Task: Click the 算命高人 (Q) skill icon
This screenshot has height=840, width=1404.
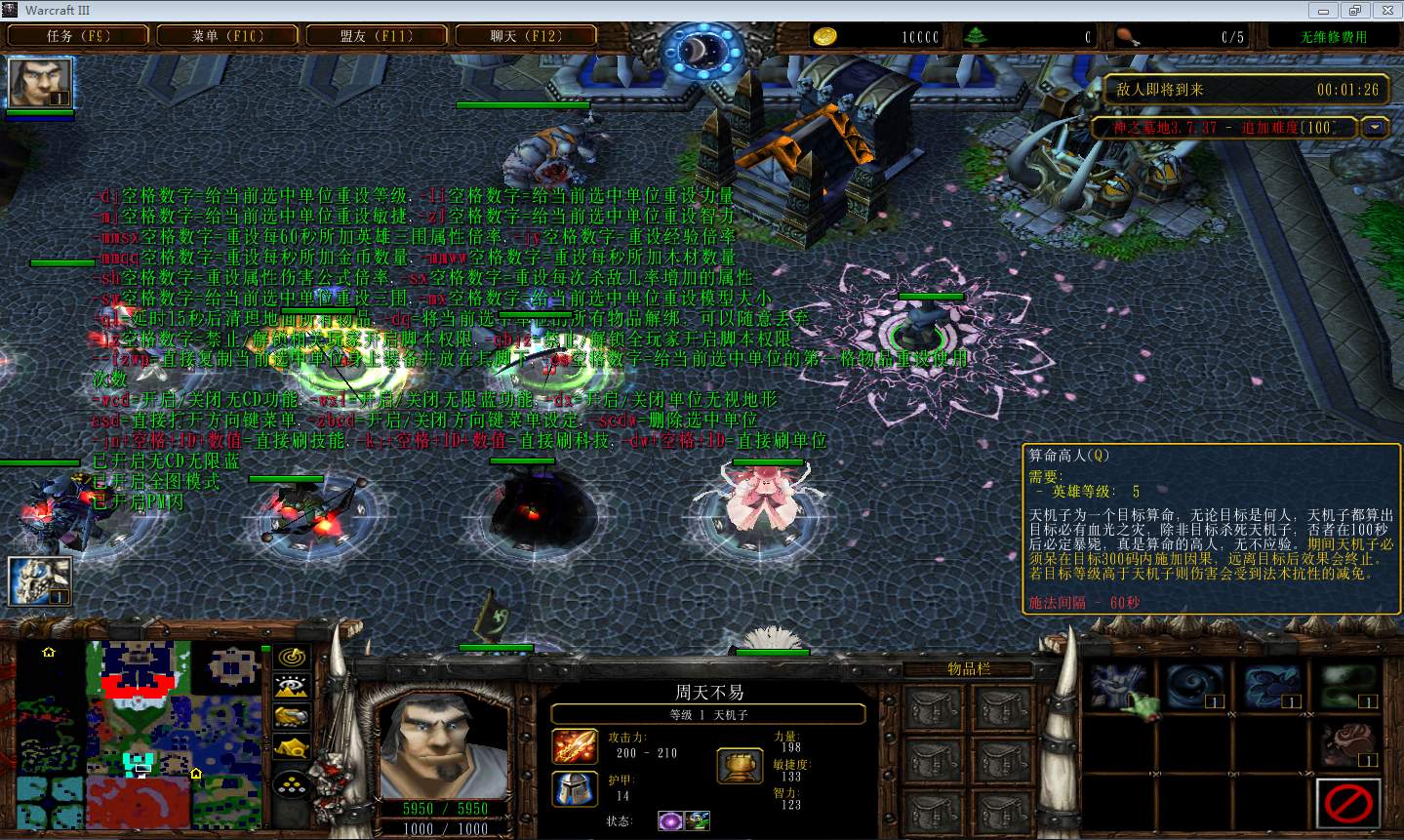Action: (x=1118, y=685)
